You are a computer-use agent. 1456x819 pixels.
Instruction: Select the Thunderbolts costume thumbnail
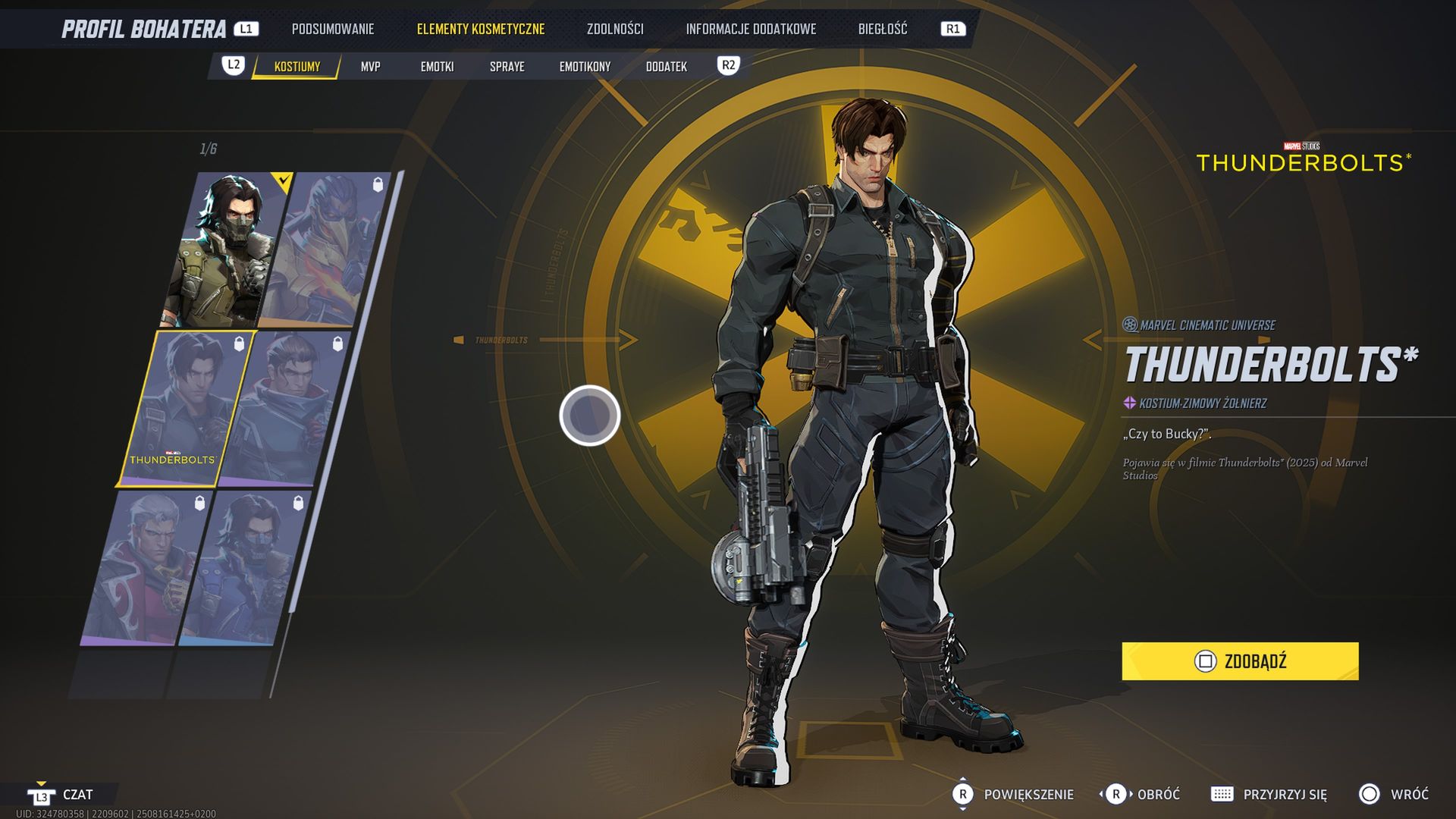click(186, 408)
